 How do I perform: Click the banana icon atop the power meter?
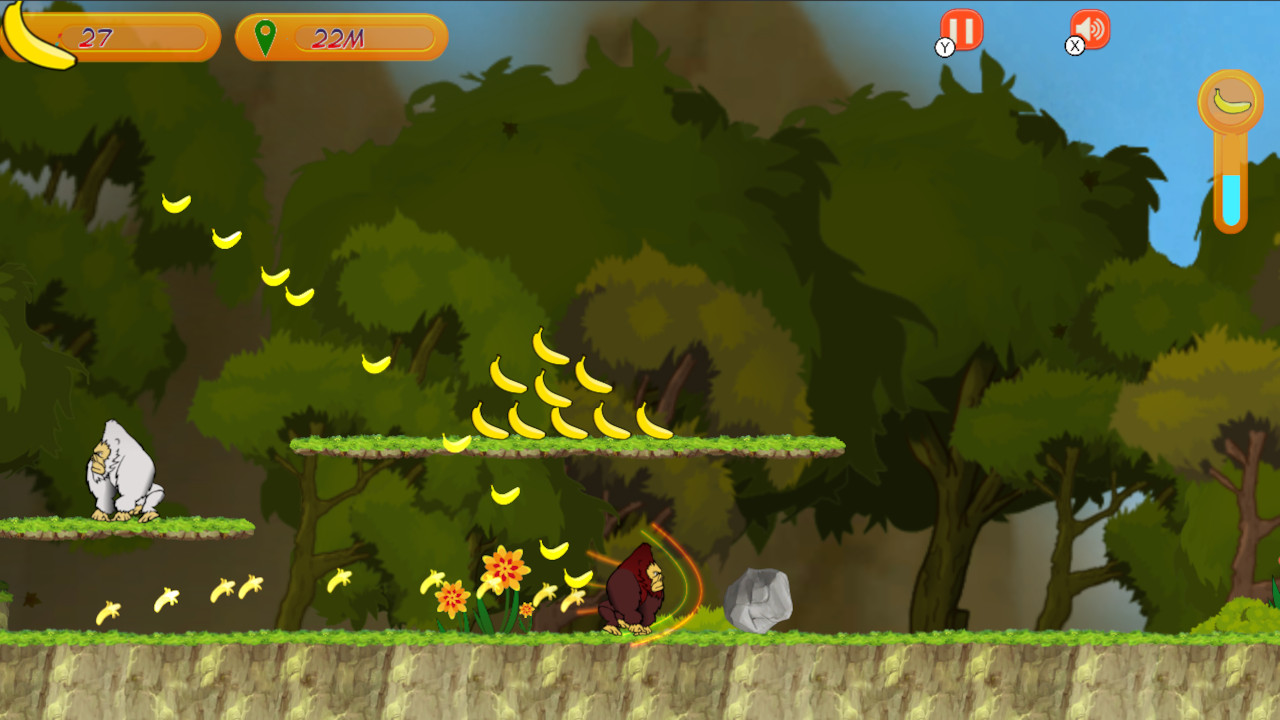(x=1230, y=99)
